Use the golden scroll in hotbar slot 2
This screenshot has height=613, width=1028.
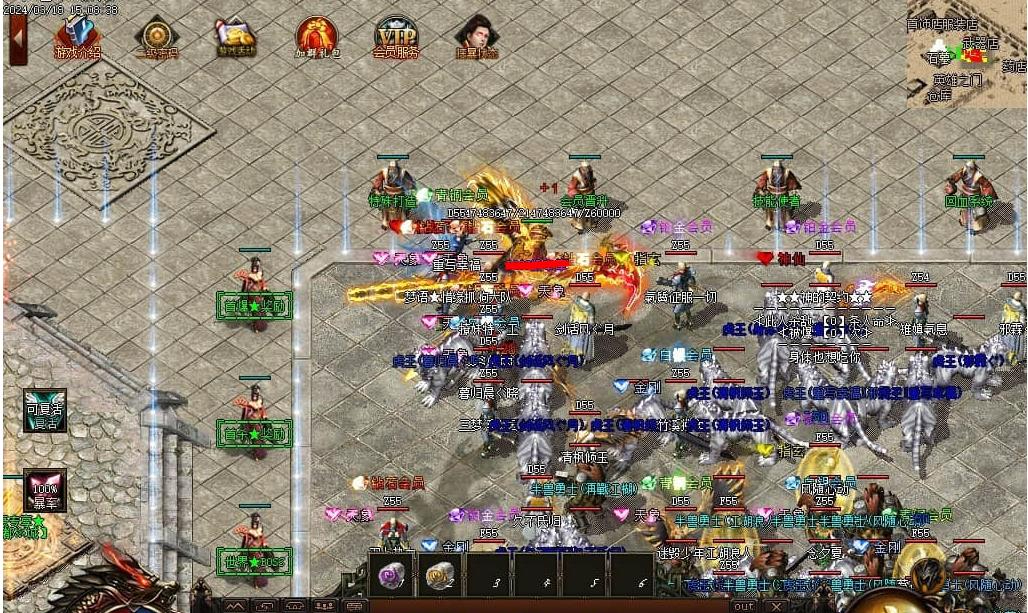(x=441, y=574)
